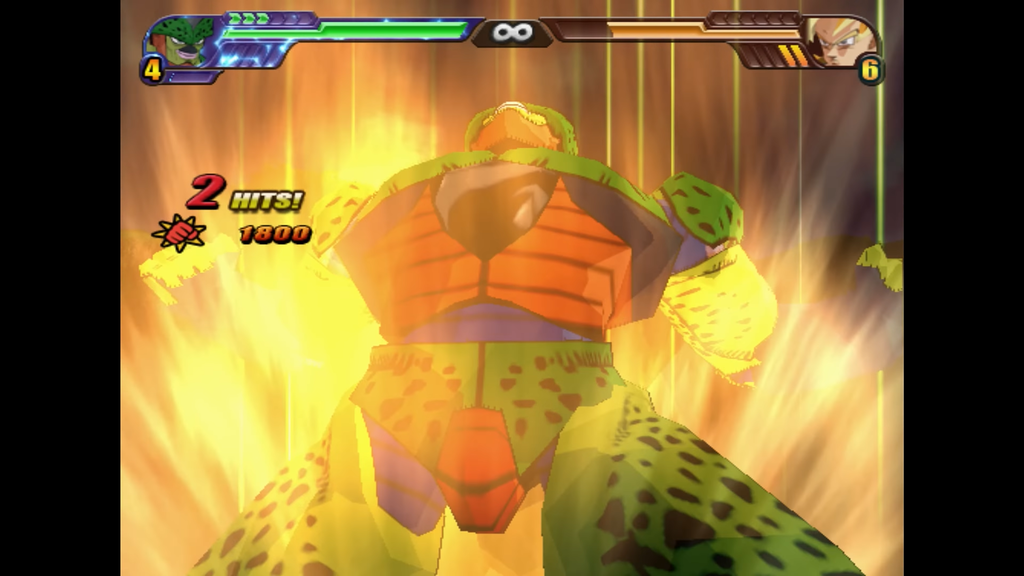Click Cell's character portrait

[181, 43]
